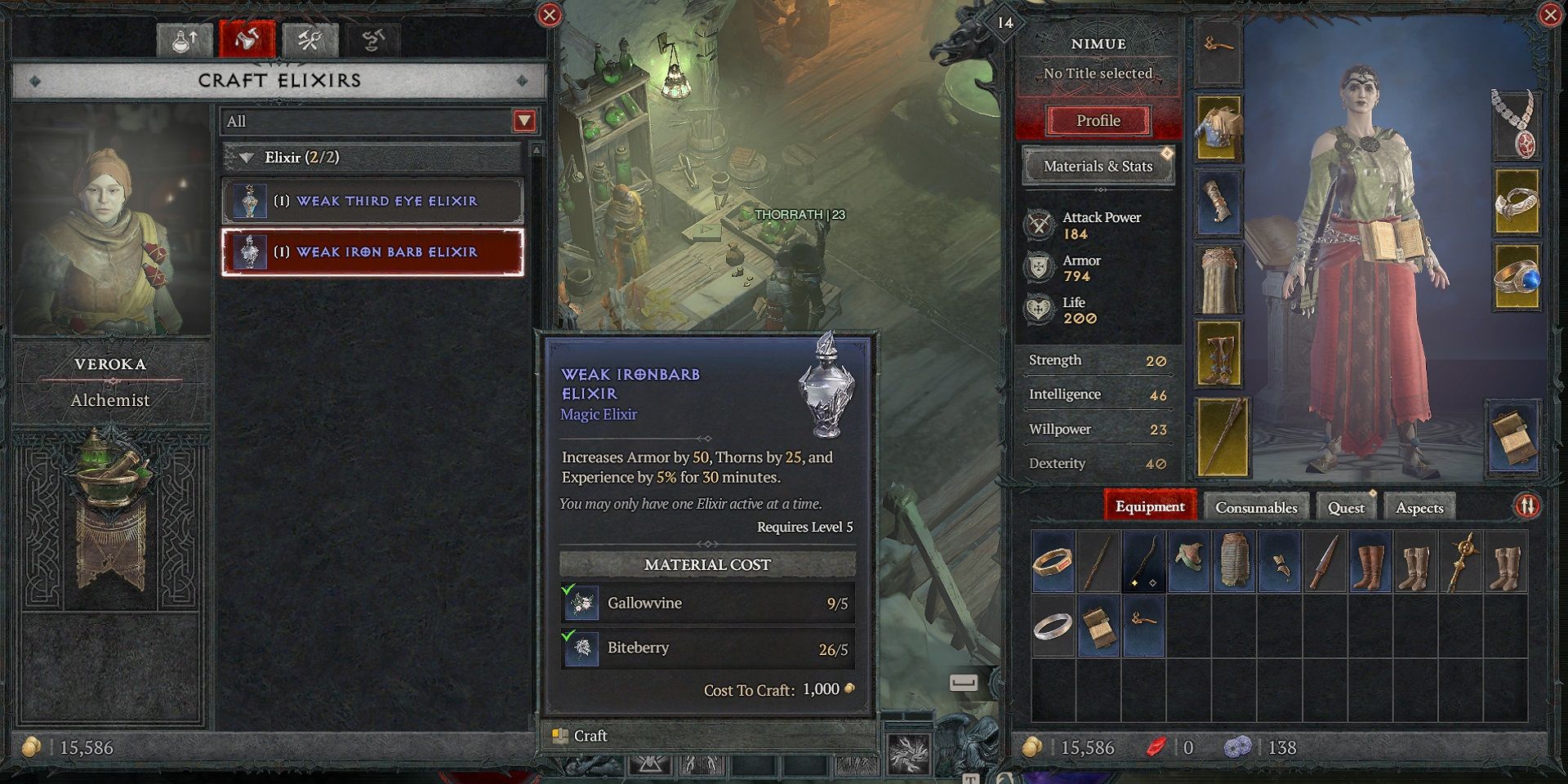
Task: Open Nimue's Profile
Action: [x=1097, y=120]
